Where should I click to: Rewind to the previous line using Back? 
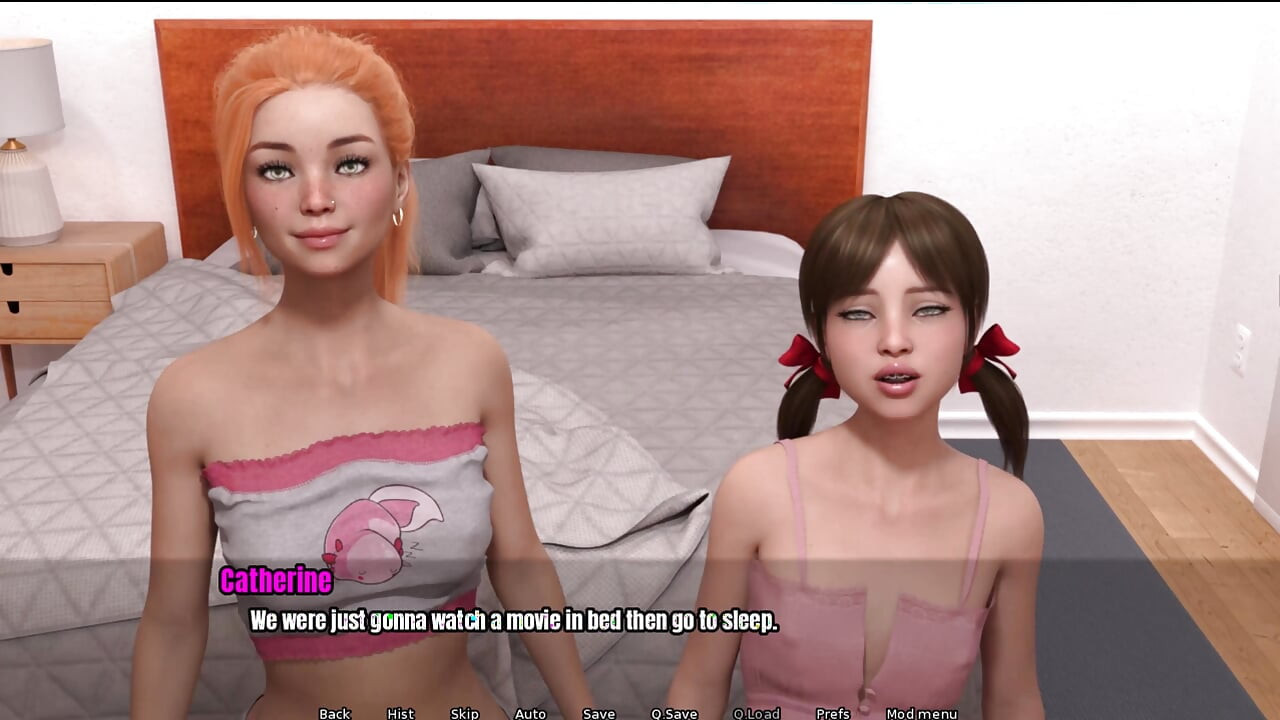333,713
